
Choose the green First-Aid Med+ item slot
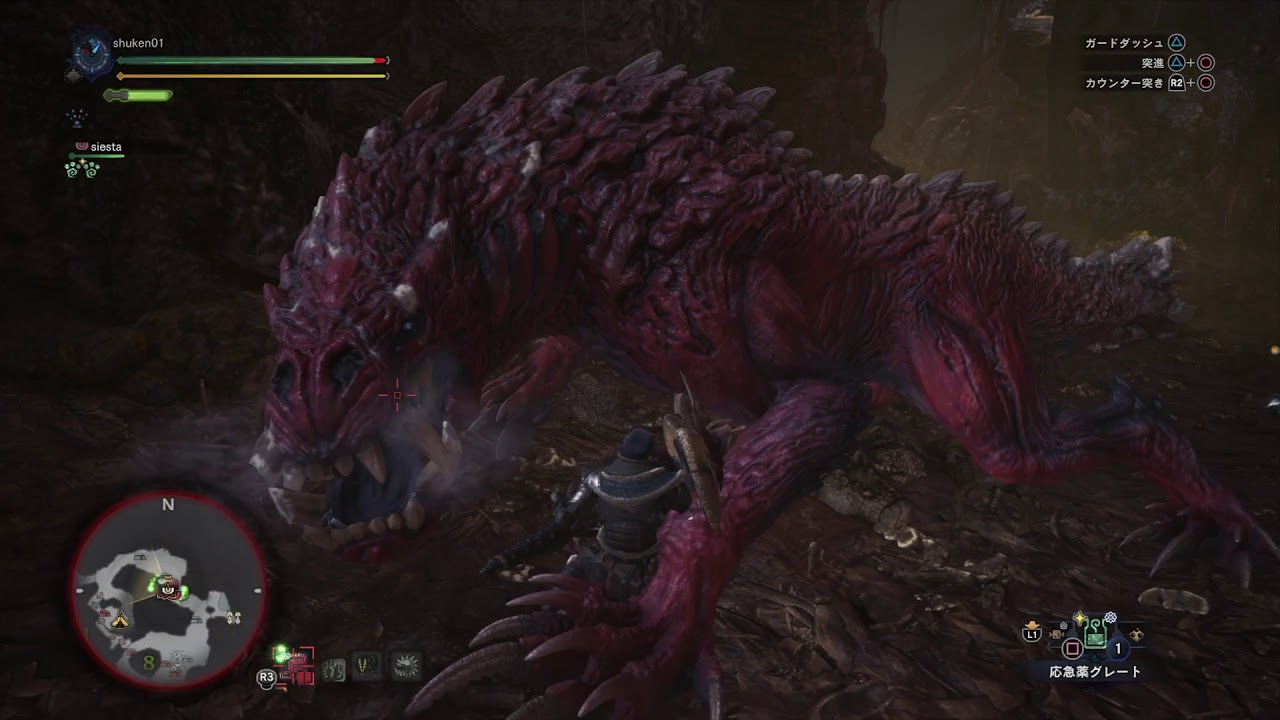tap(1095, 634)
